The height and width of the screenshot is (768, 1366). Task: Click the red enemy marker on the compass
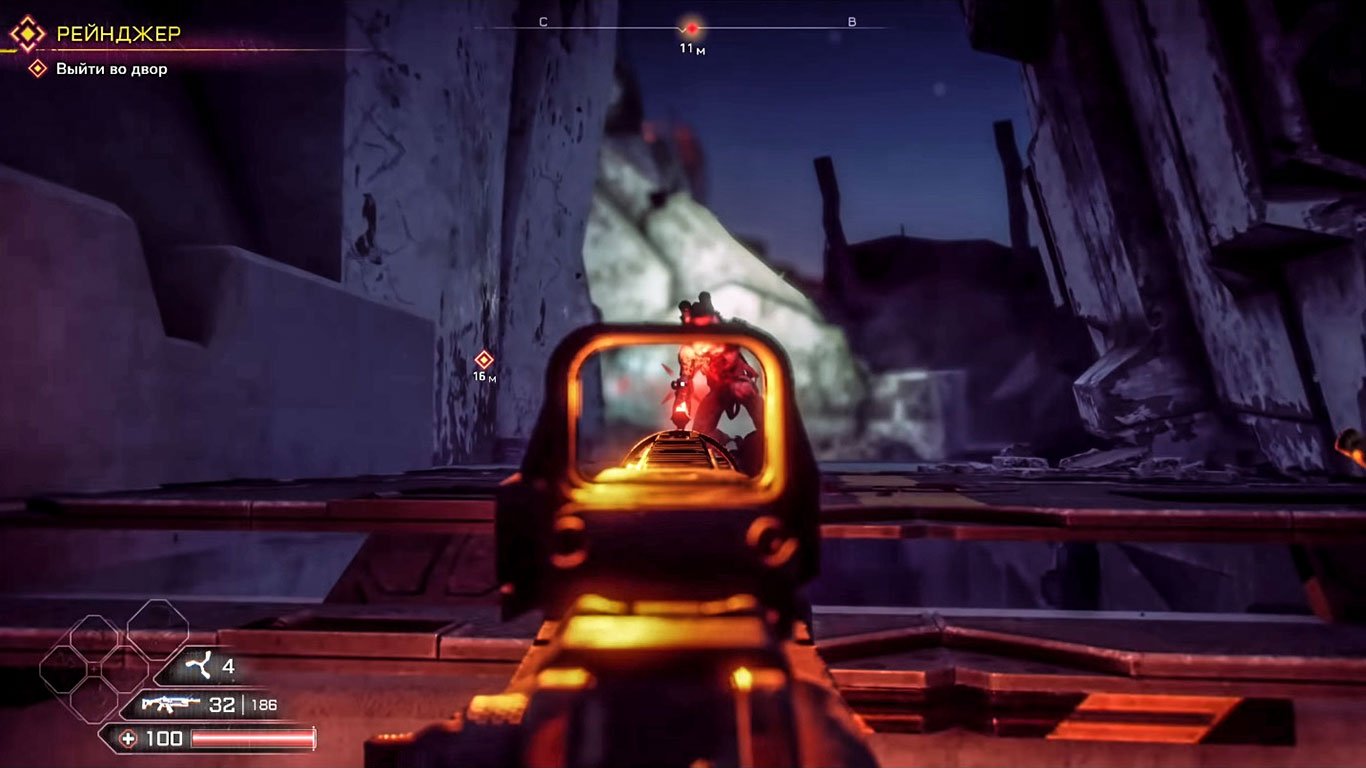[691, 28]
